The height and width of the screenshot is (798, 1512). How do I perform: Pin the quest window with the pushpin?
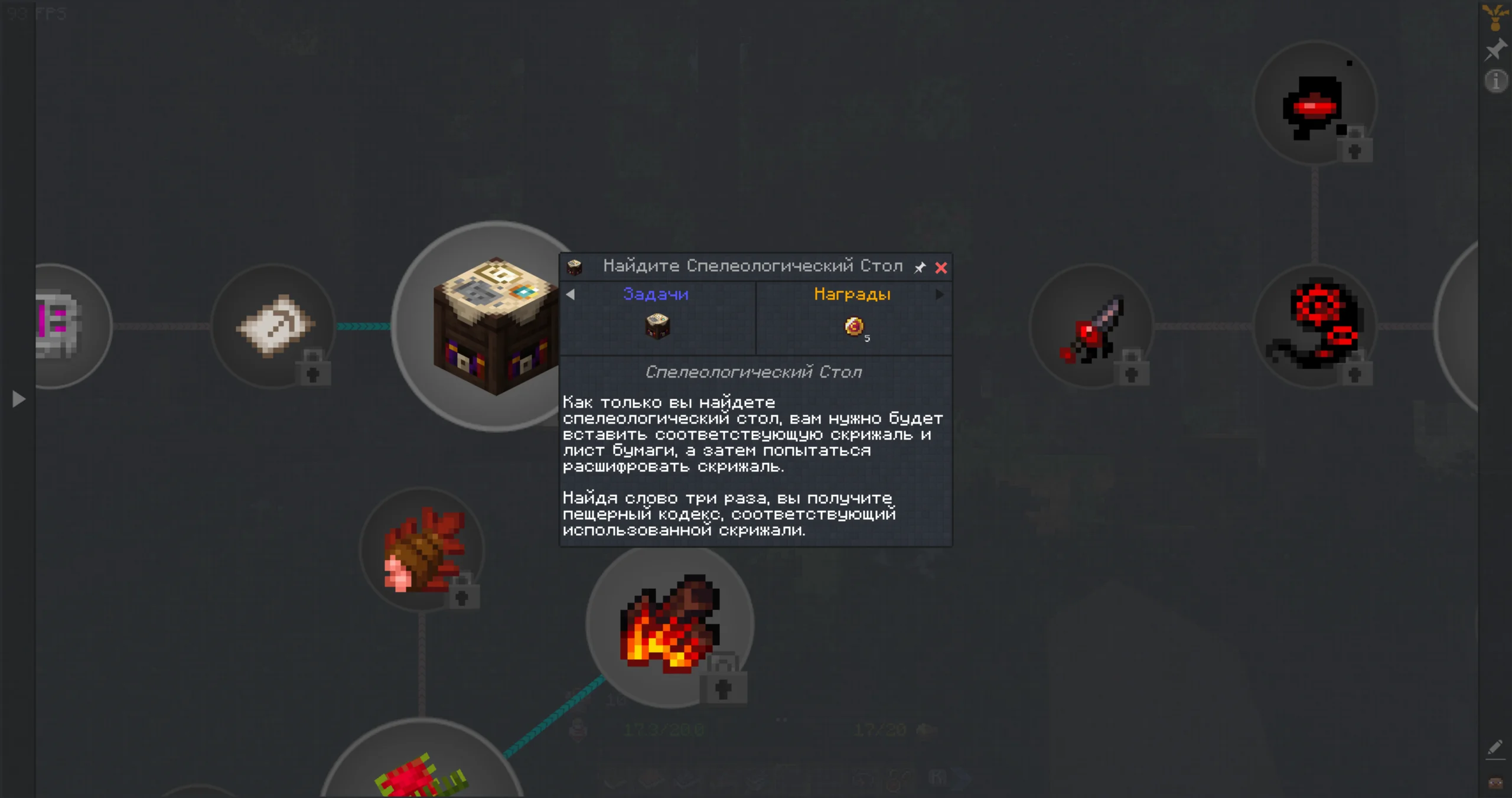[920, 268]
